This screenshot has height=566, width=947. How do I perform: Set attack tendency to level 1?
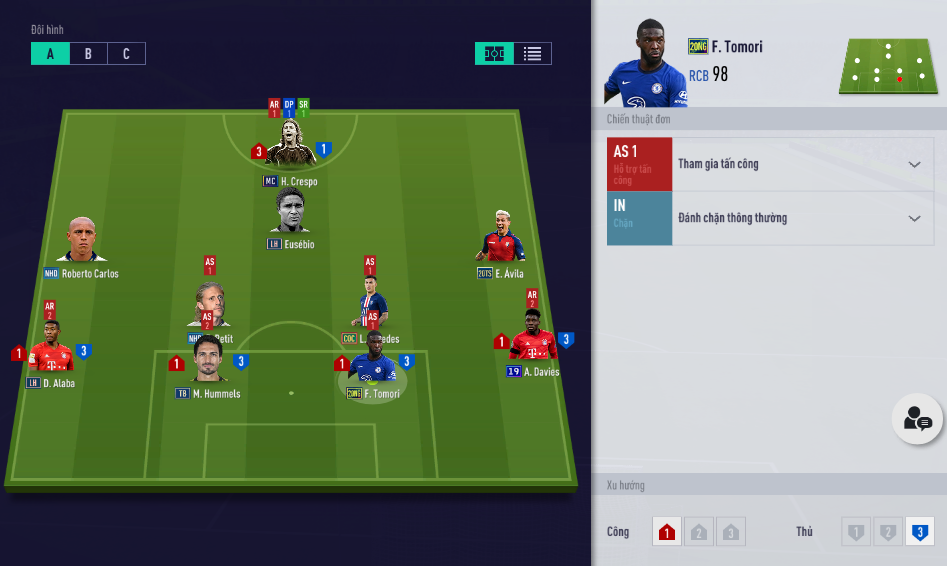tap(667, 532)
